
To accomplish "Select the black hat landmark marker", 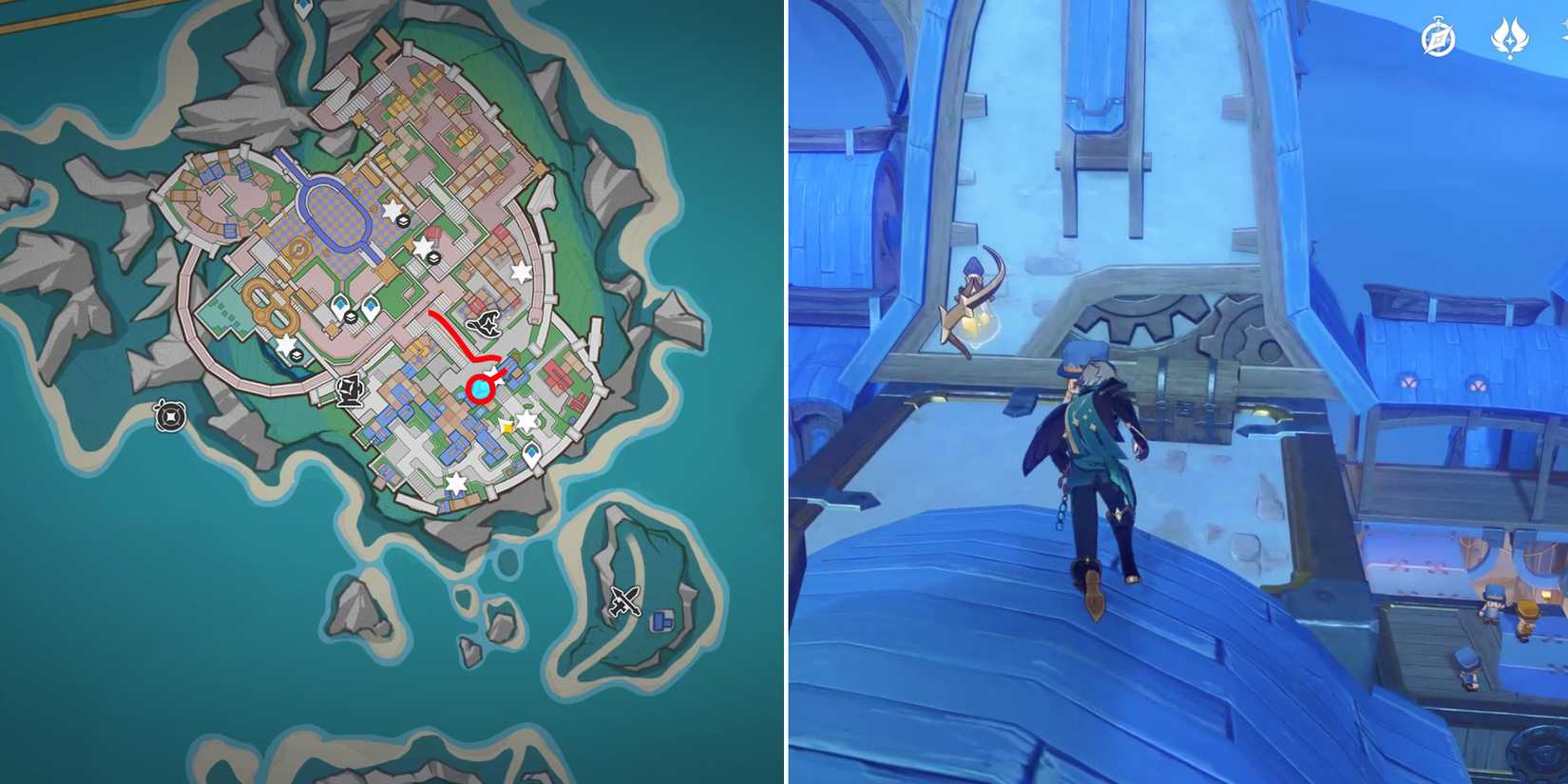I will click(x=486, y=325).
